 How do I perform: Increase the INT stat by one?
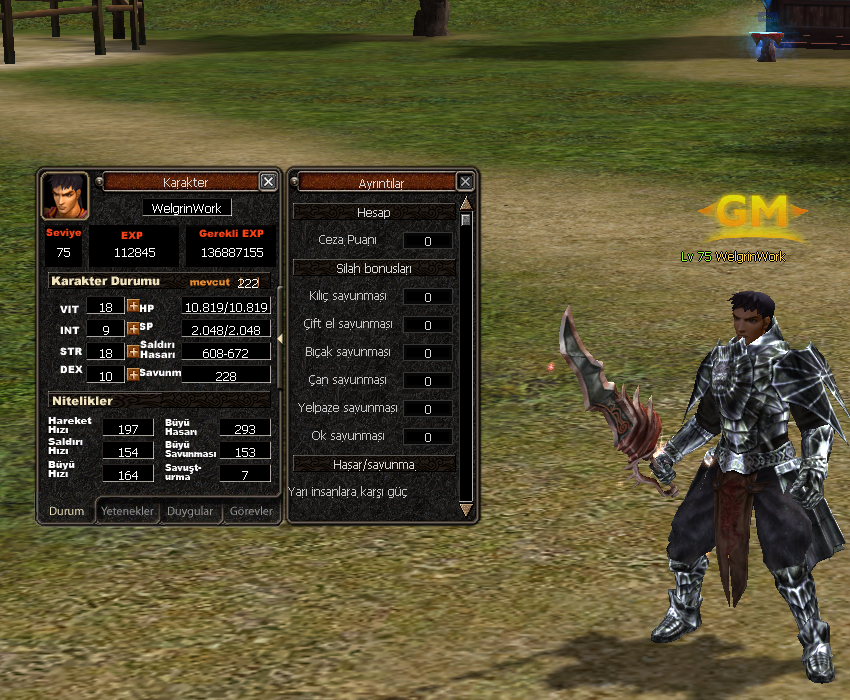[x=133, y=328]
